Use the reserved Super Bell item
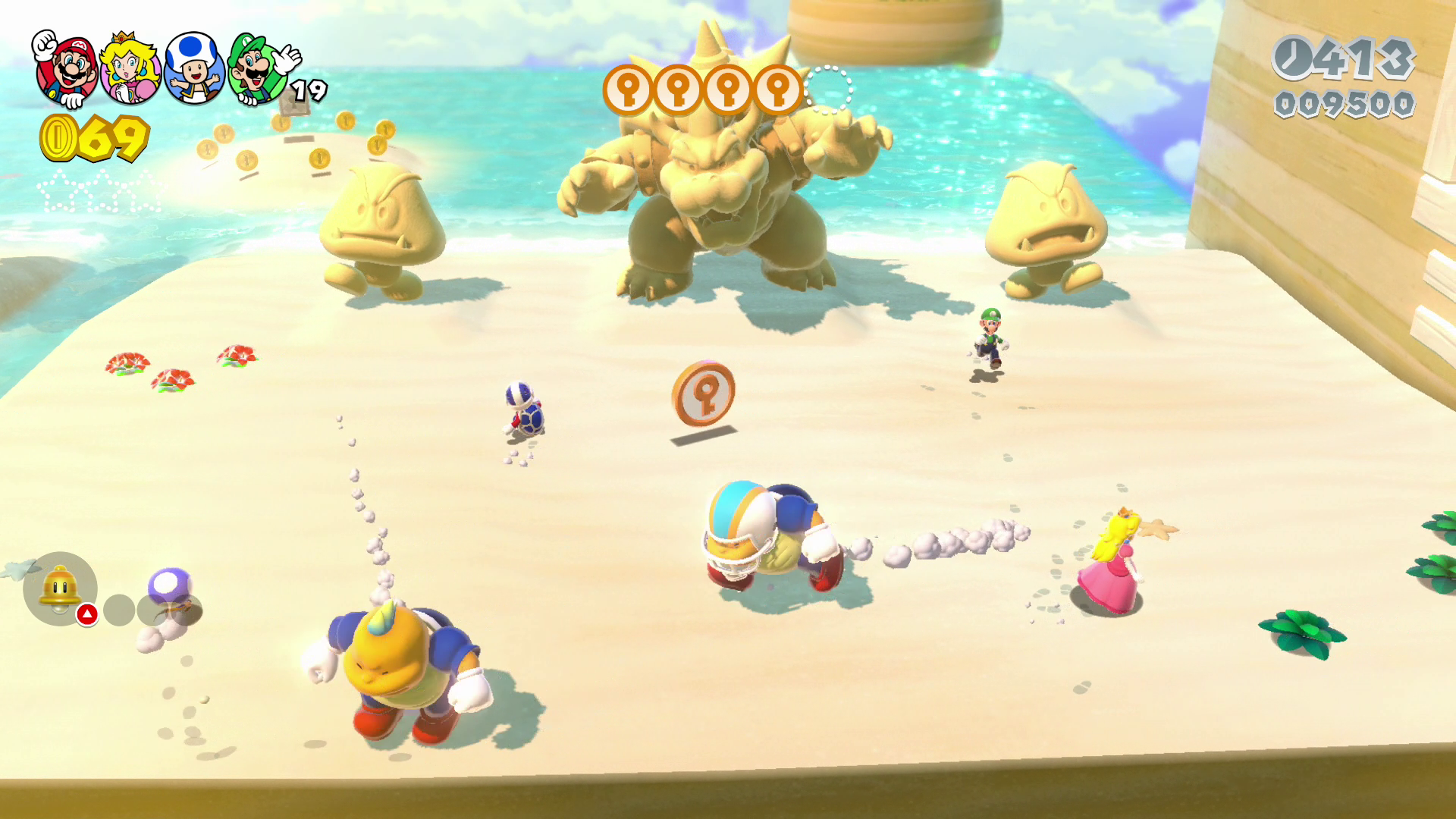 click(x=60, y=588)
